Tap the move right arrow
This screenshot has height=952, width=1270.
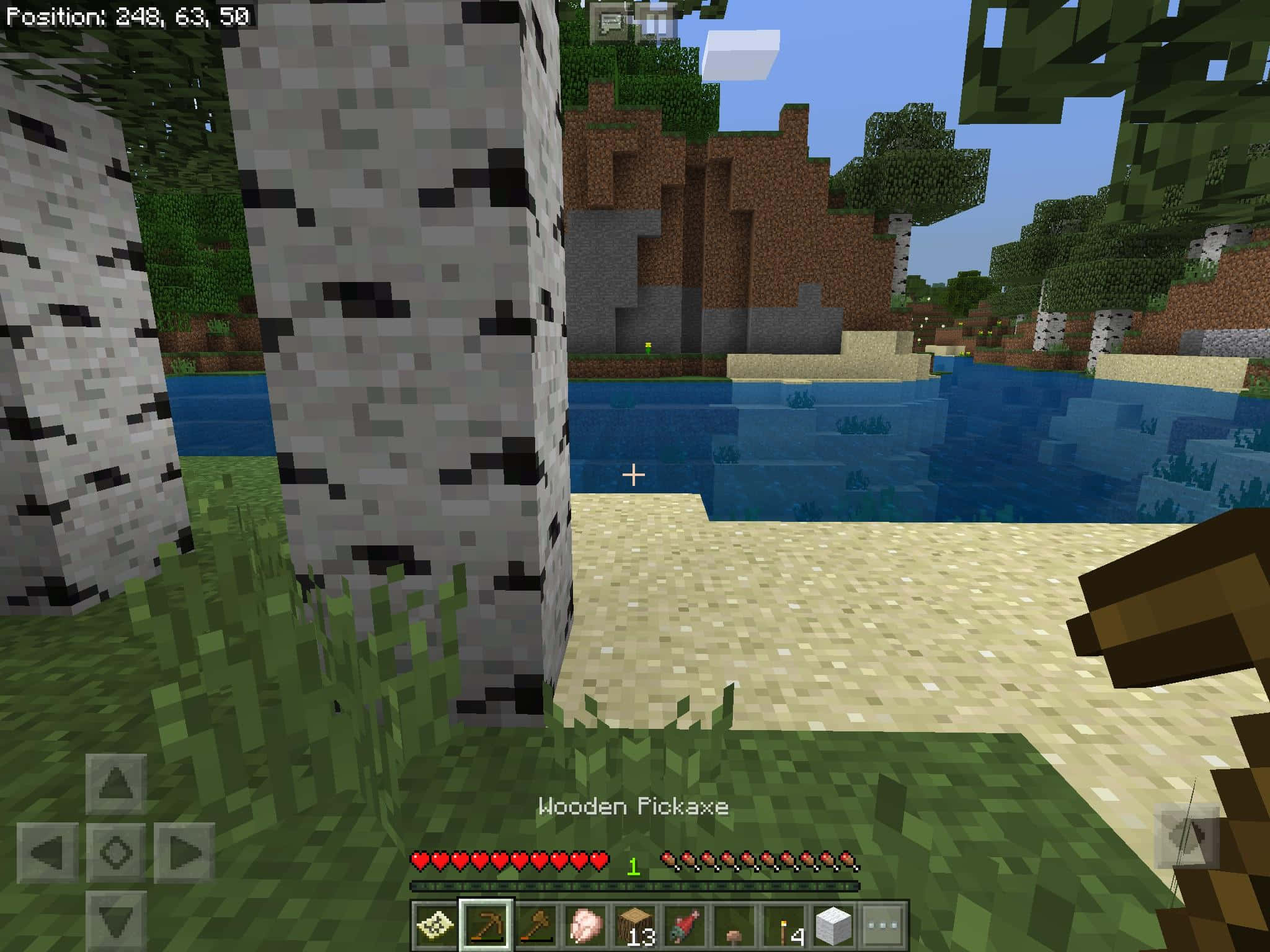pos(184,853)
